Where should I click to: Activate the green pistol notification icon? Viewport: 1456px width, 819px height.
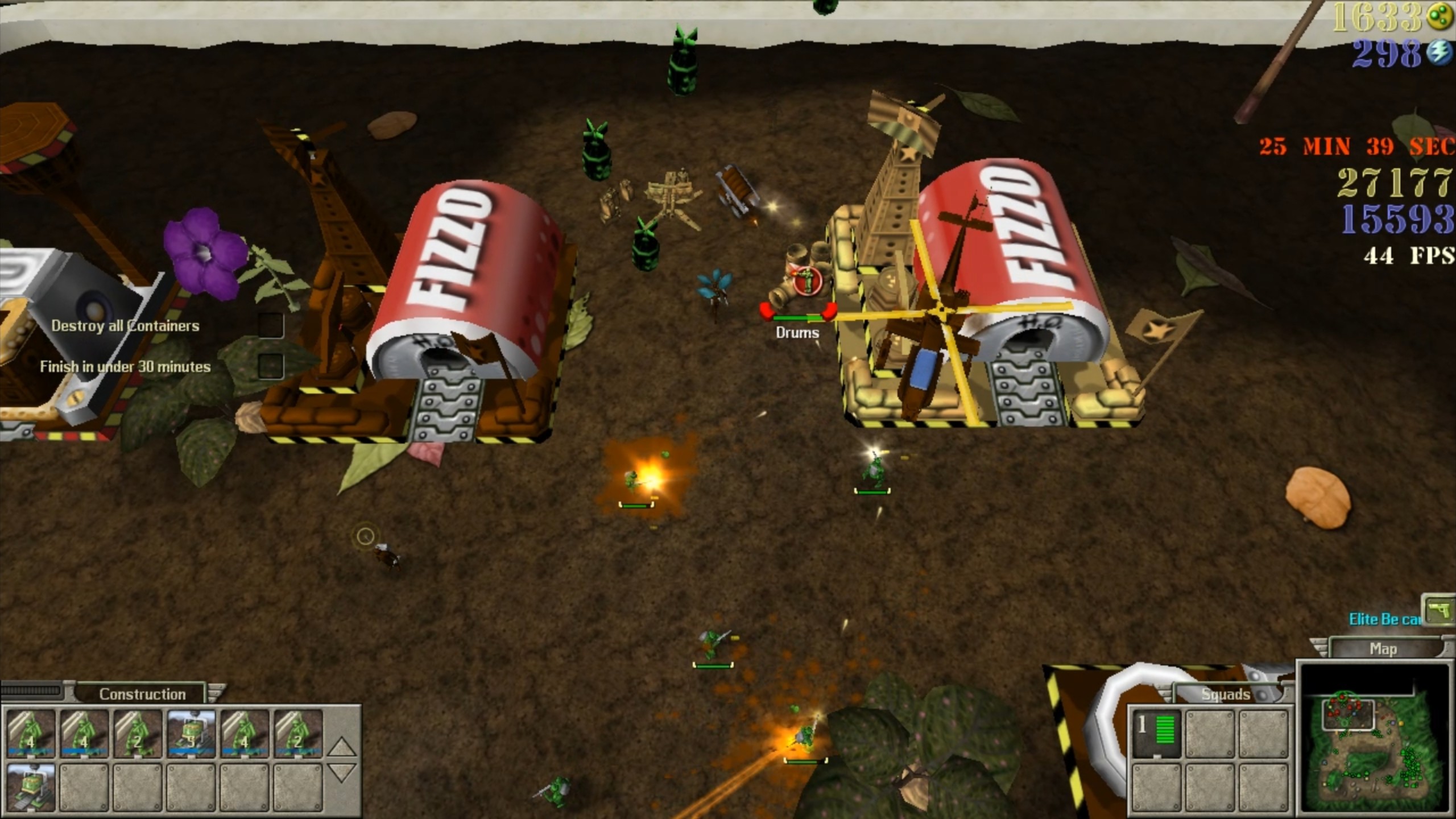pos(1439,610)
